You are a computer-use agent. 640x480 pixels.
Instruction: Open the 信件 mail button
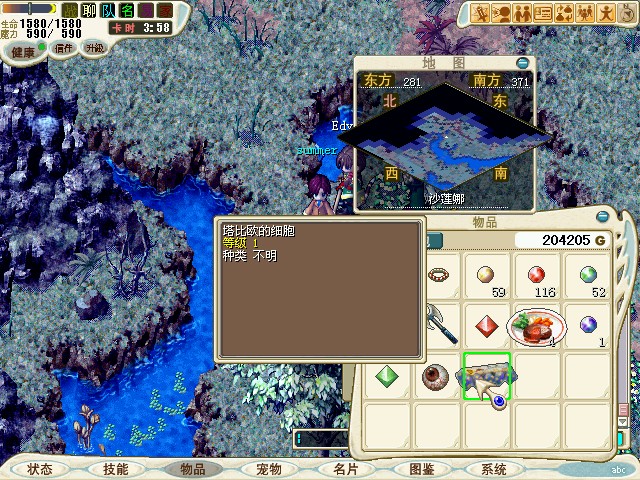tap(64, 47)
